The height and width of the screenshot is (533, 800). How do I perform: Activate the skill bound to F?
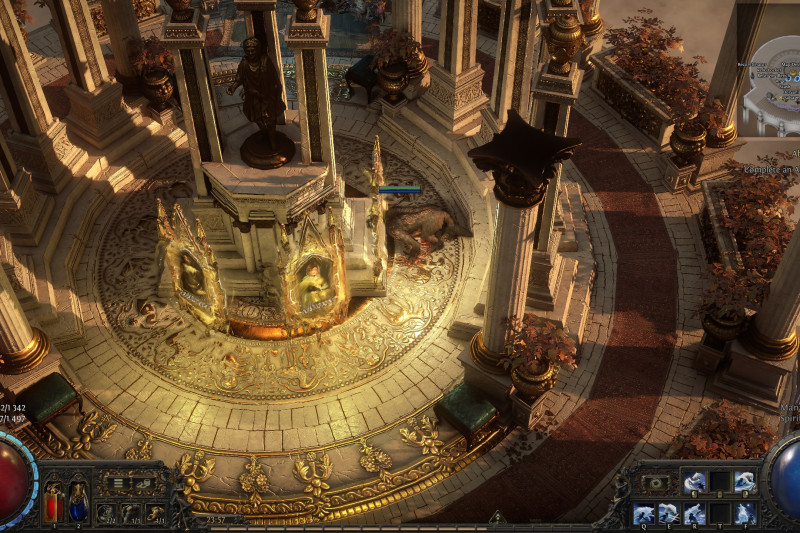[x=743, y=514]
